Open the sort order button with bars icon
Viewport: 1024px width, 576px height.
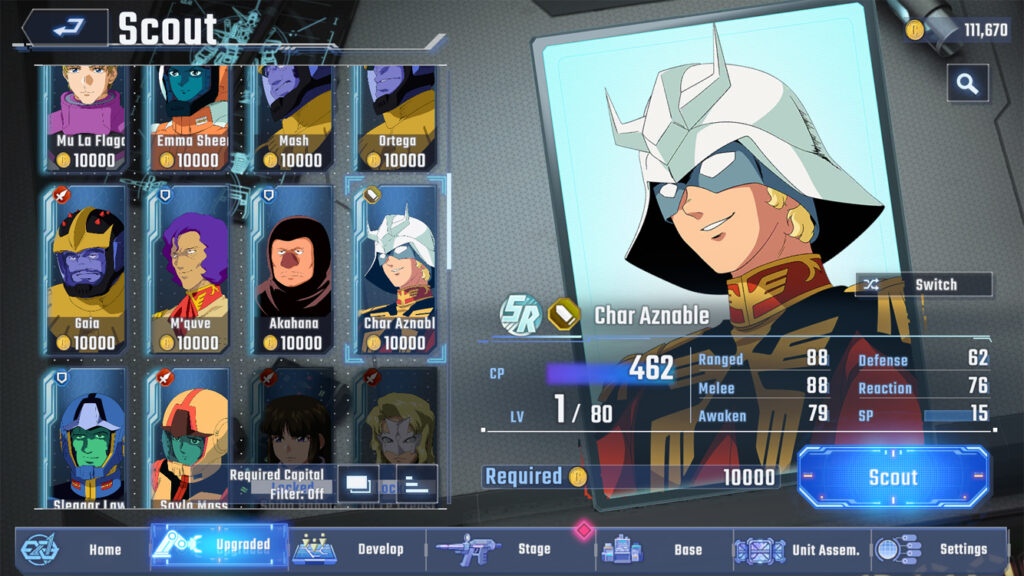pos(417,484)
